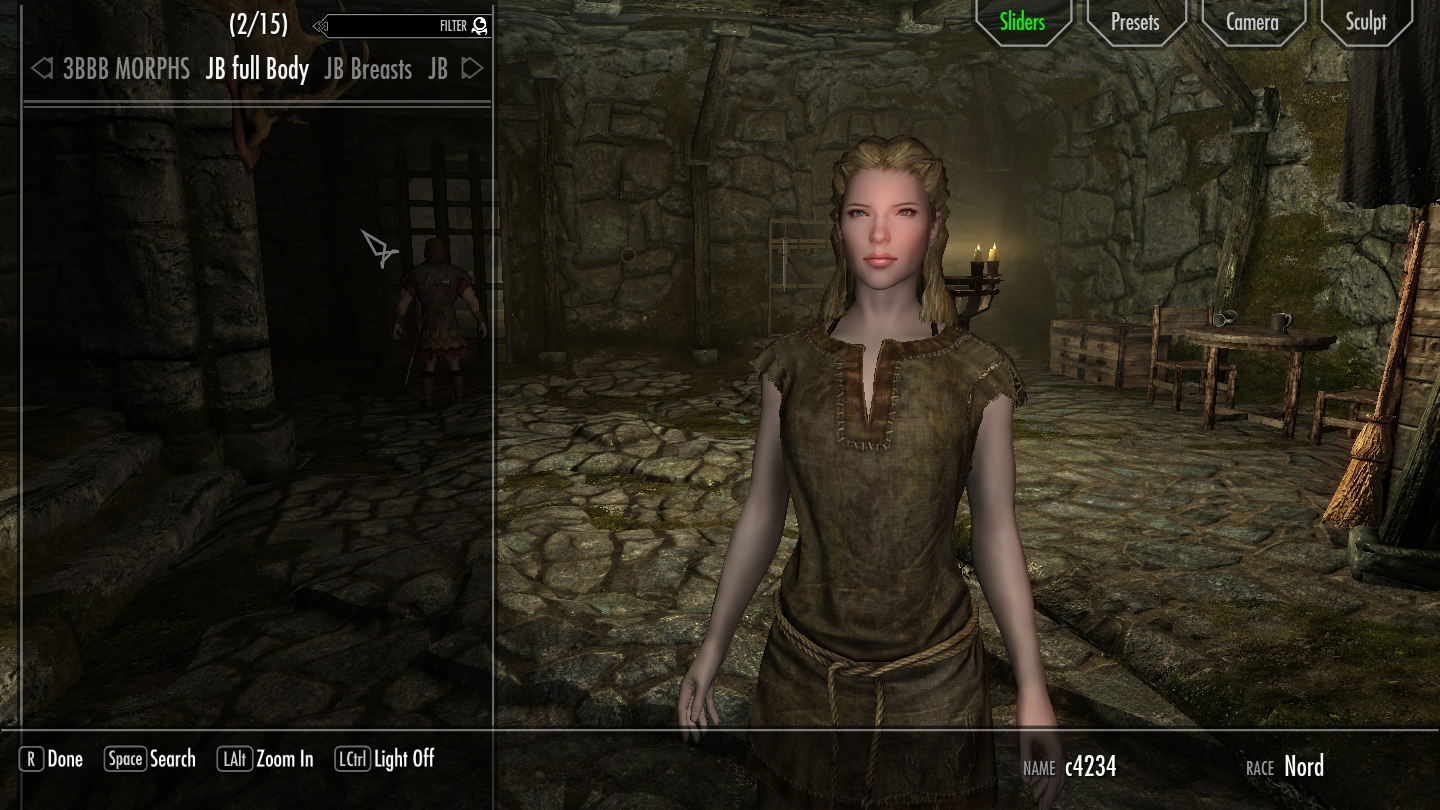
Task: Open the FILTER search icon
Action: 477,26
